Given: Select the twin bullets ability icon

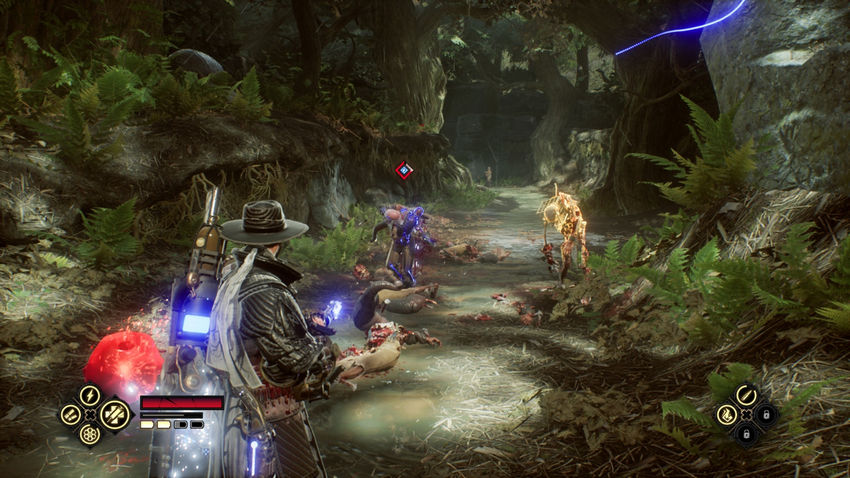Looking at the screenshot, I should (69, 414).
